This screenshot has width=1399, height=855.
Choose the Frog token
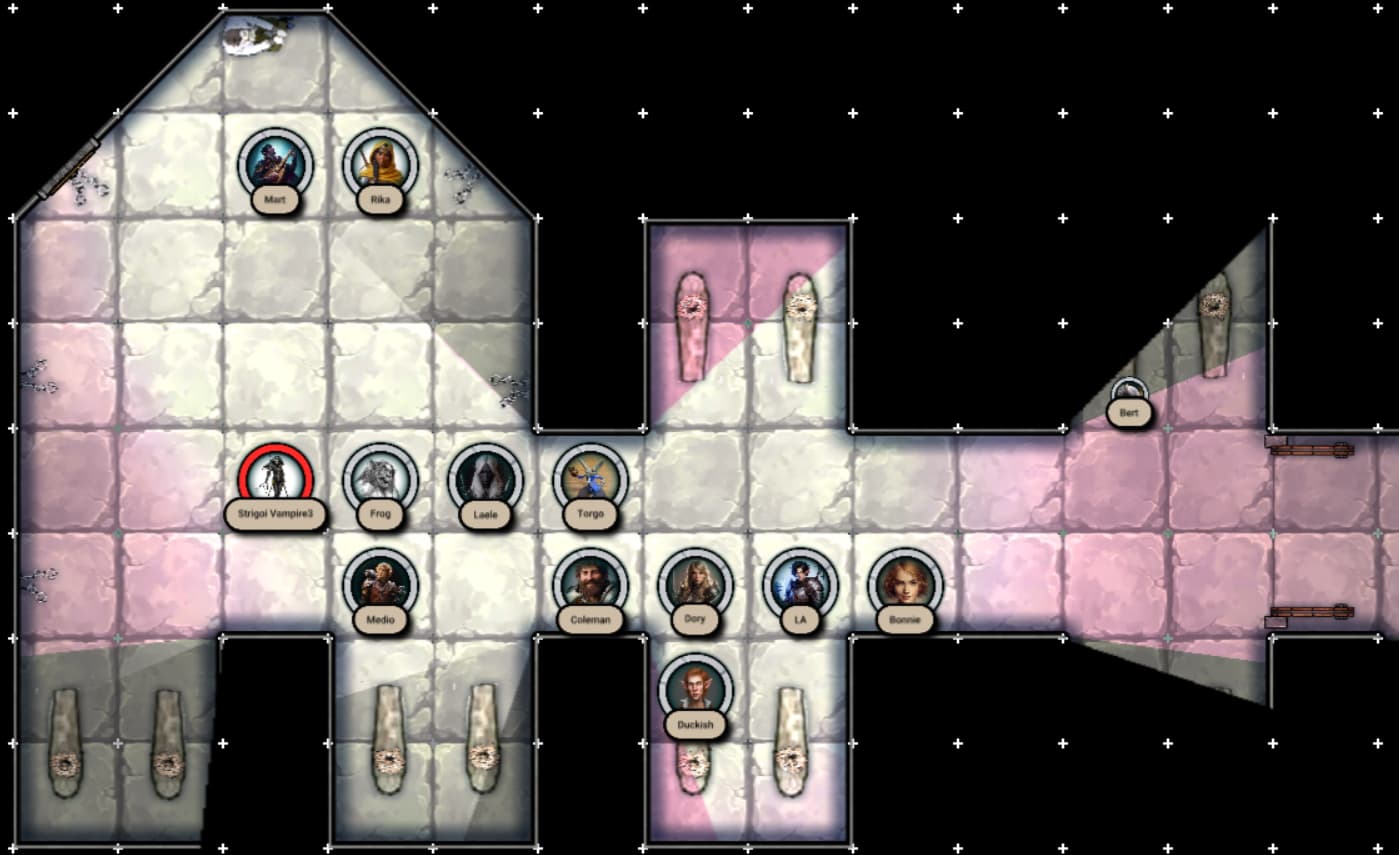point(380,479)
